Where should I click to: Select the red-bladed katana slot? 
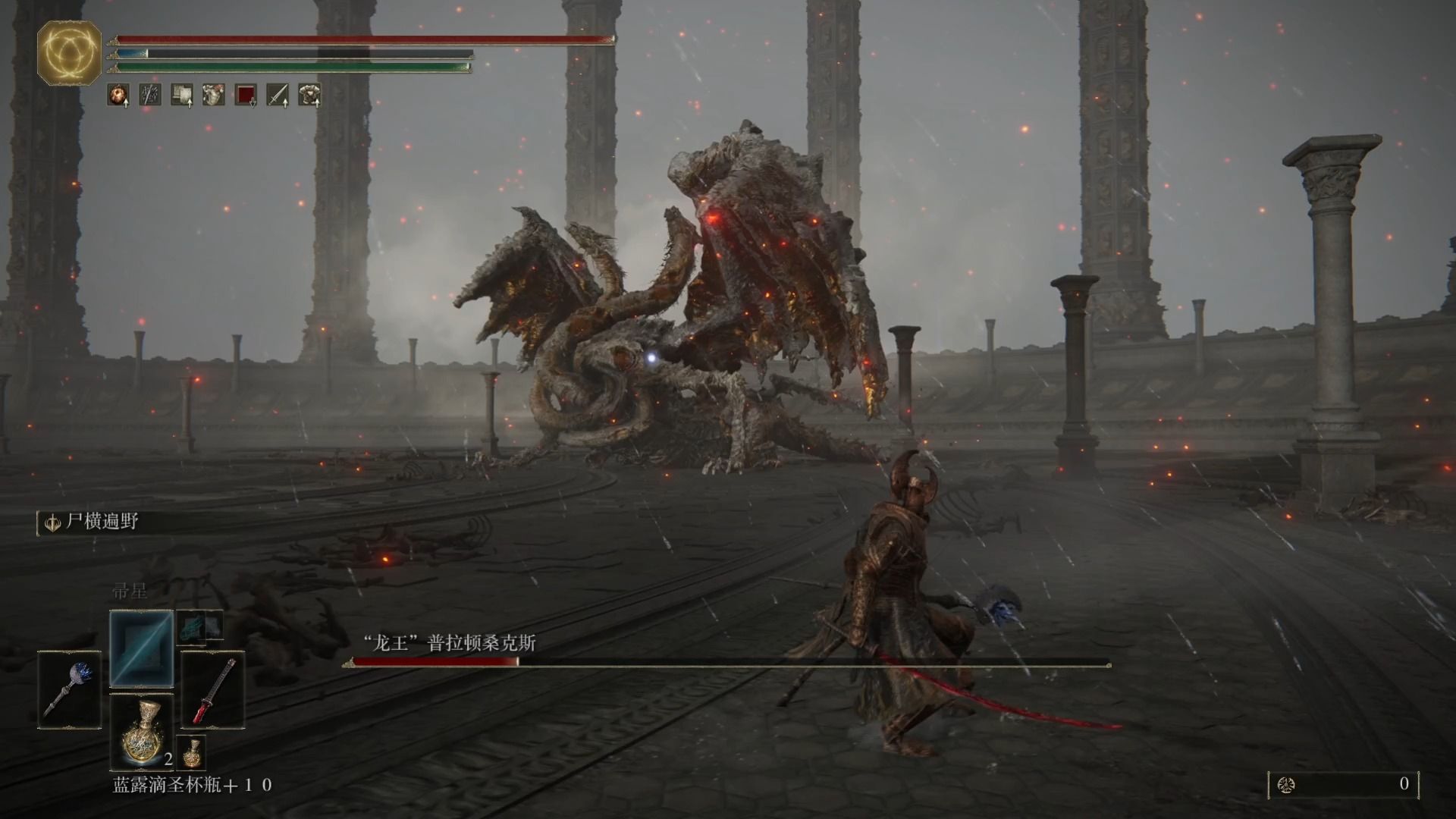213,689
